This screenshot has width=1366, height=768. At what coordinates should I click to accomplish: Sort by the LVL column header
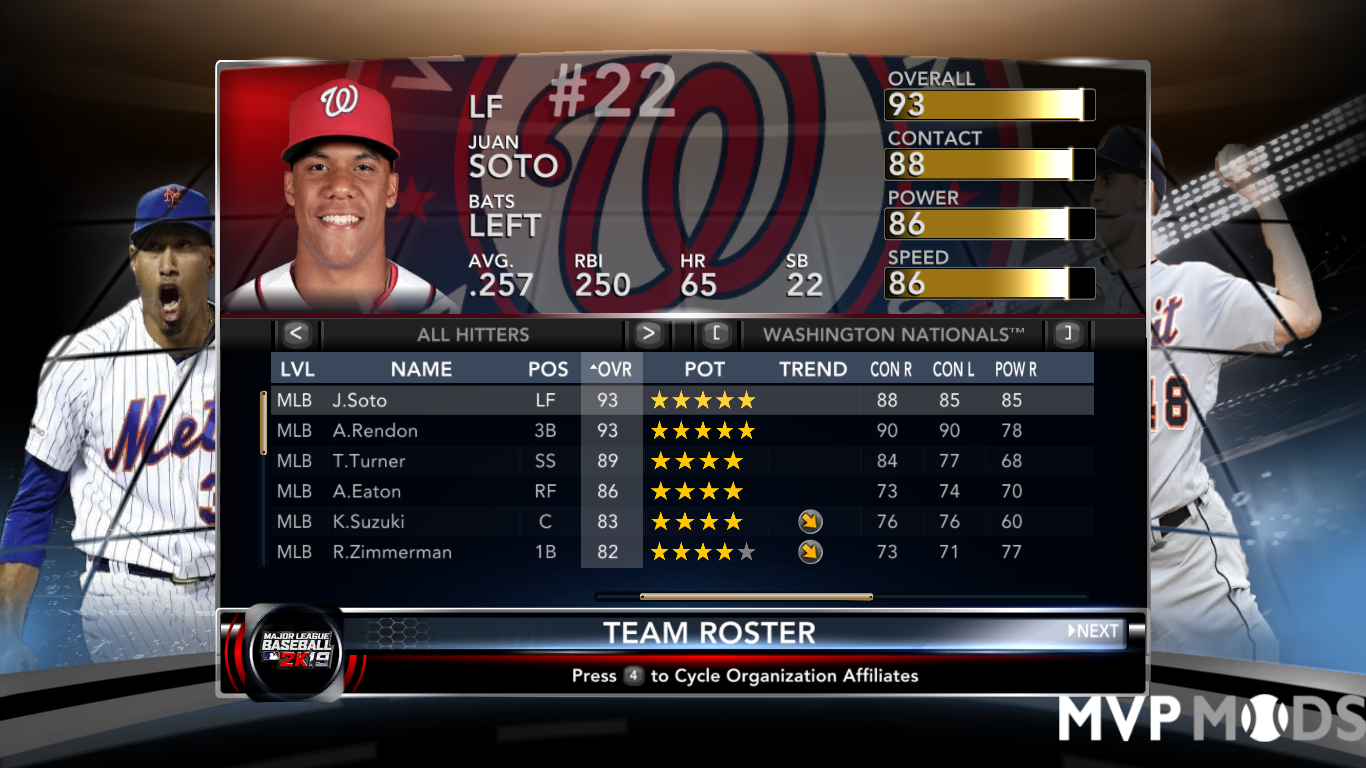point(297,369)
